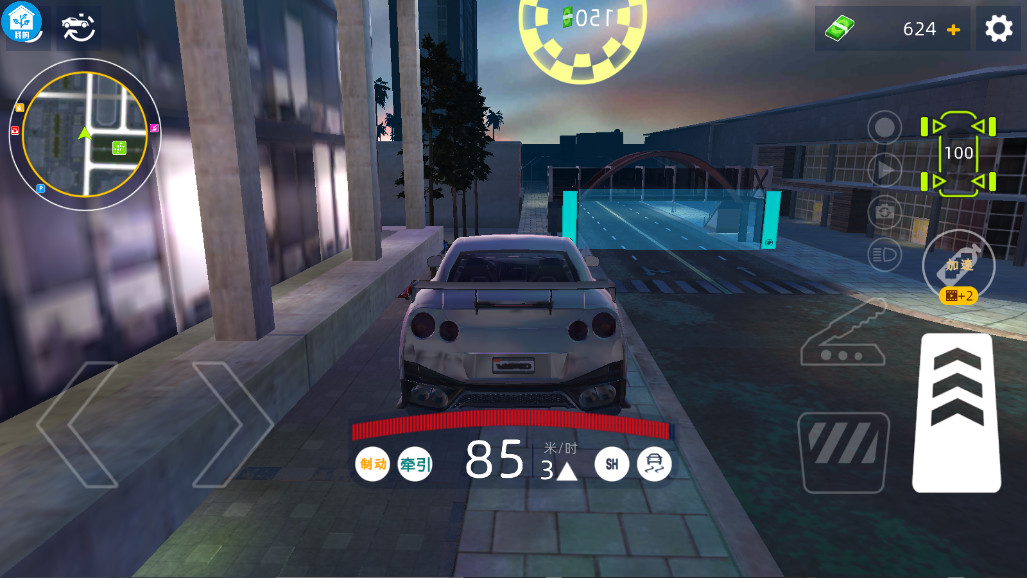This screenshot has height=578, width=1027.
Task: Pull the handbrake icon
Action: click(x=843, y=332)
